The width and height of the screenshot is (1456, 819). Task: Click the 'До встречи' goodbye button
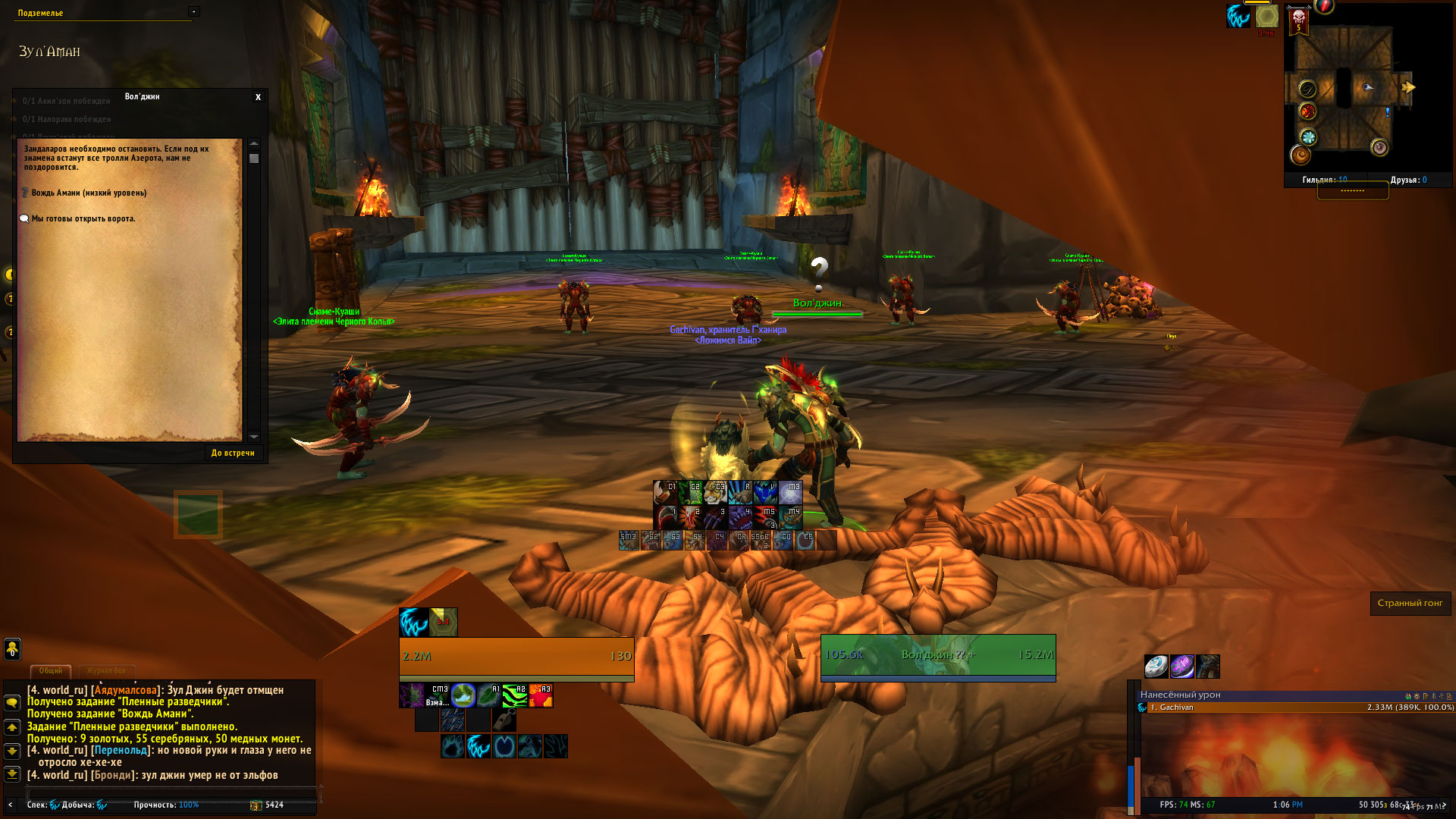click(233, 453)
